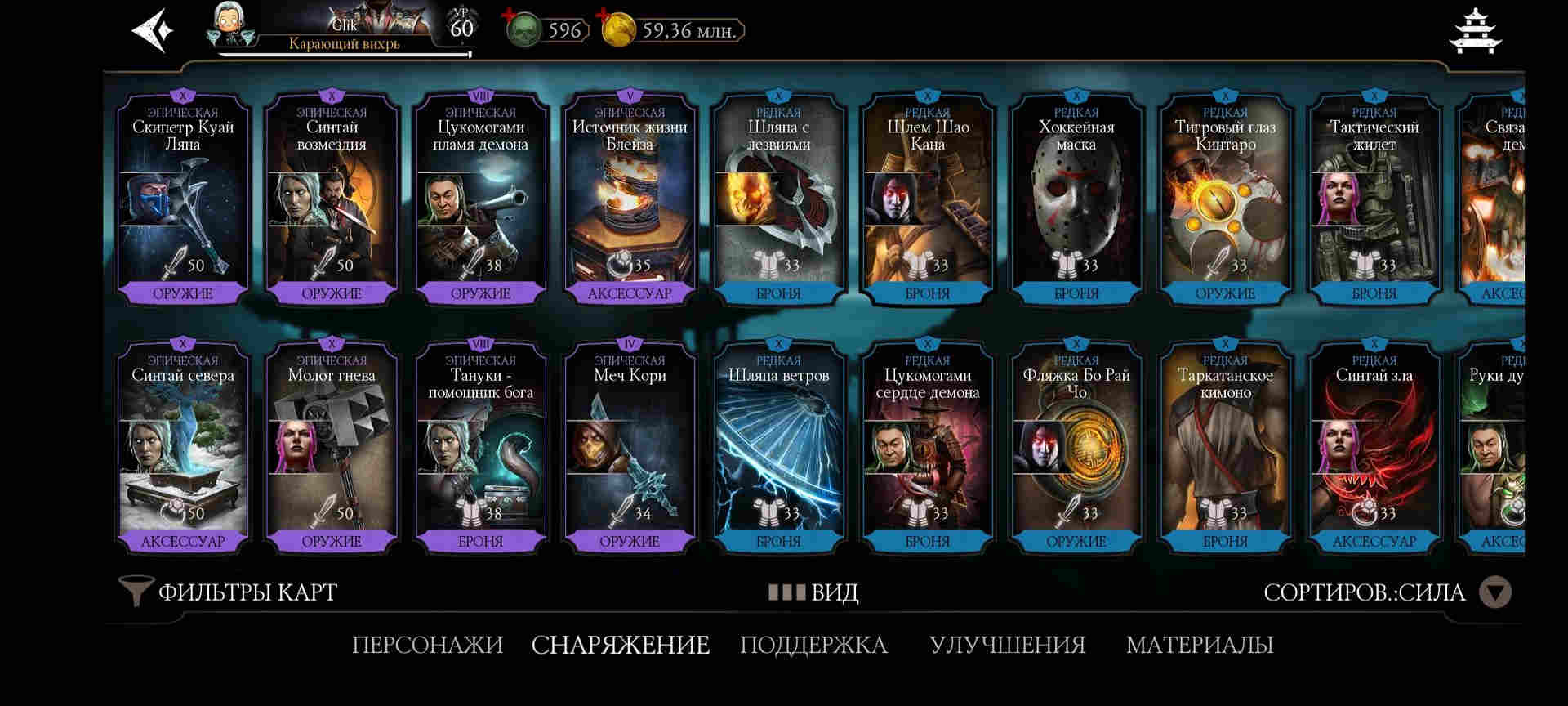The width and height of the screenshot is (1568, 706).
Task: Open the Фильтры карт filter
Action: (x=229, y=592)
